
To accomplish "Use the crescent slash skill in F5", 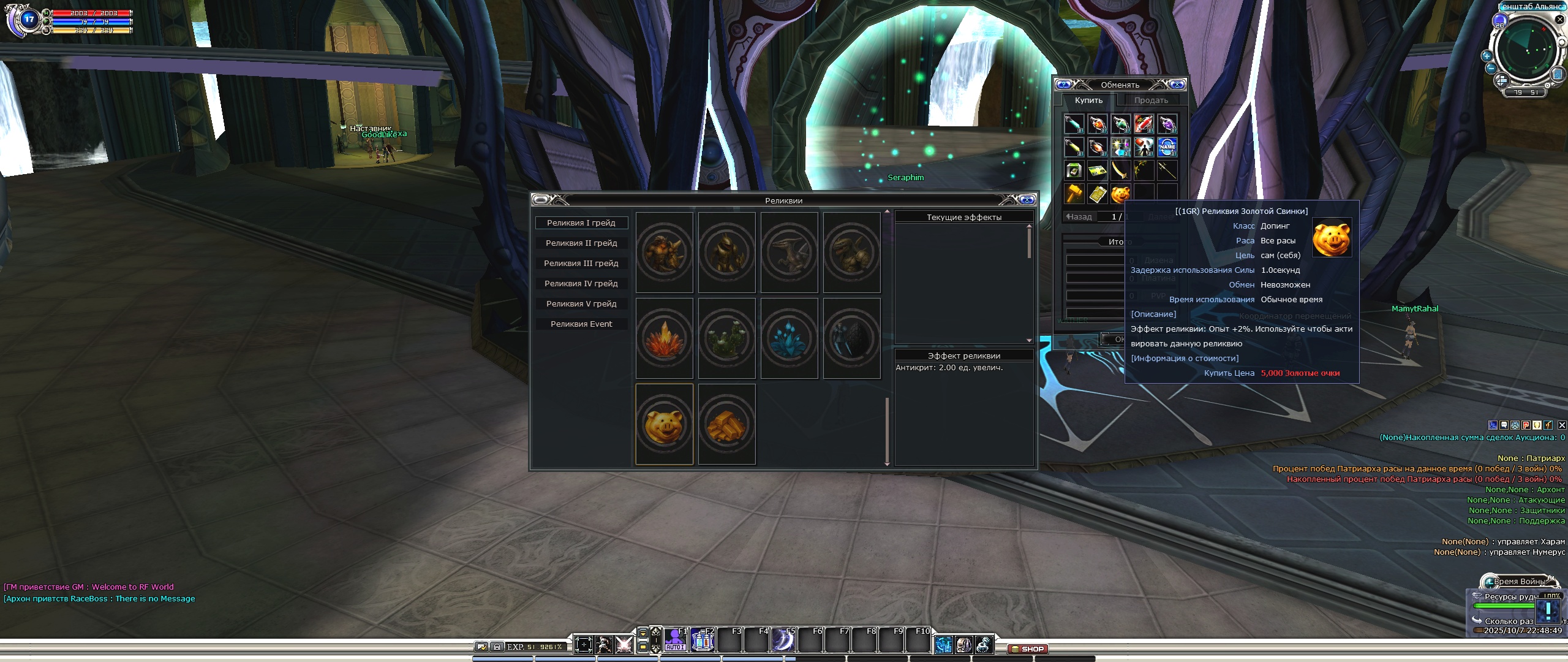I will pos(783,641).
